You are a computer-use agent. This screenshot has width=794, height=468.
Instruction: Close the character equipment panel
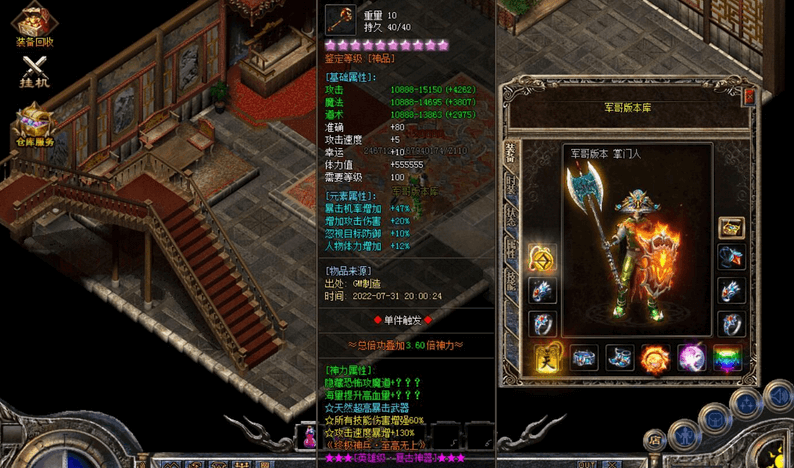pos(749,95)
